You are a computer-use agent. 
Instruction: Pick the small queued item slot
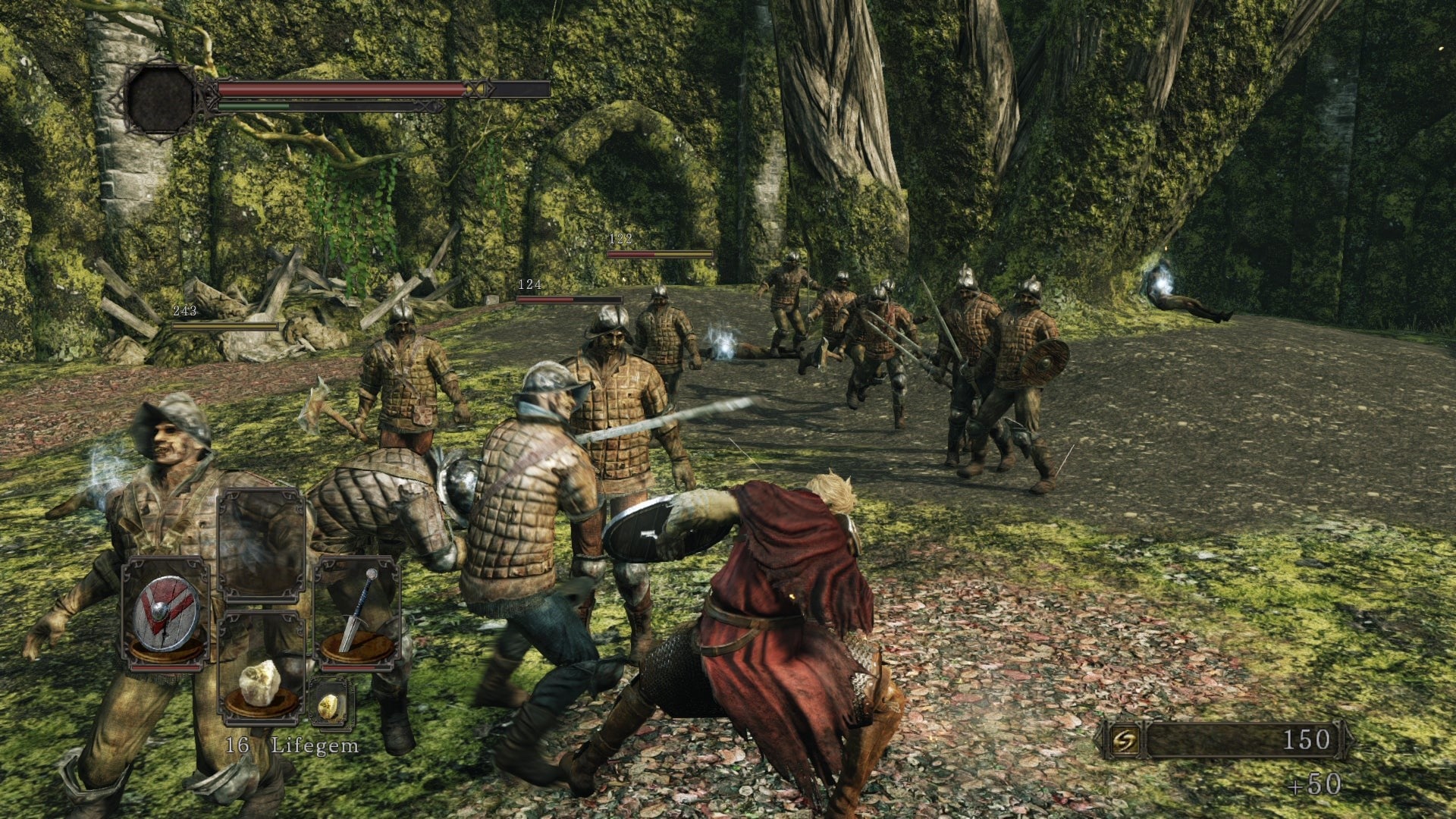[330, 703]
